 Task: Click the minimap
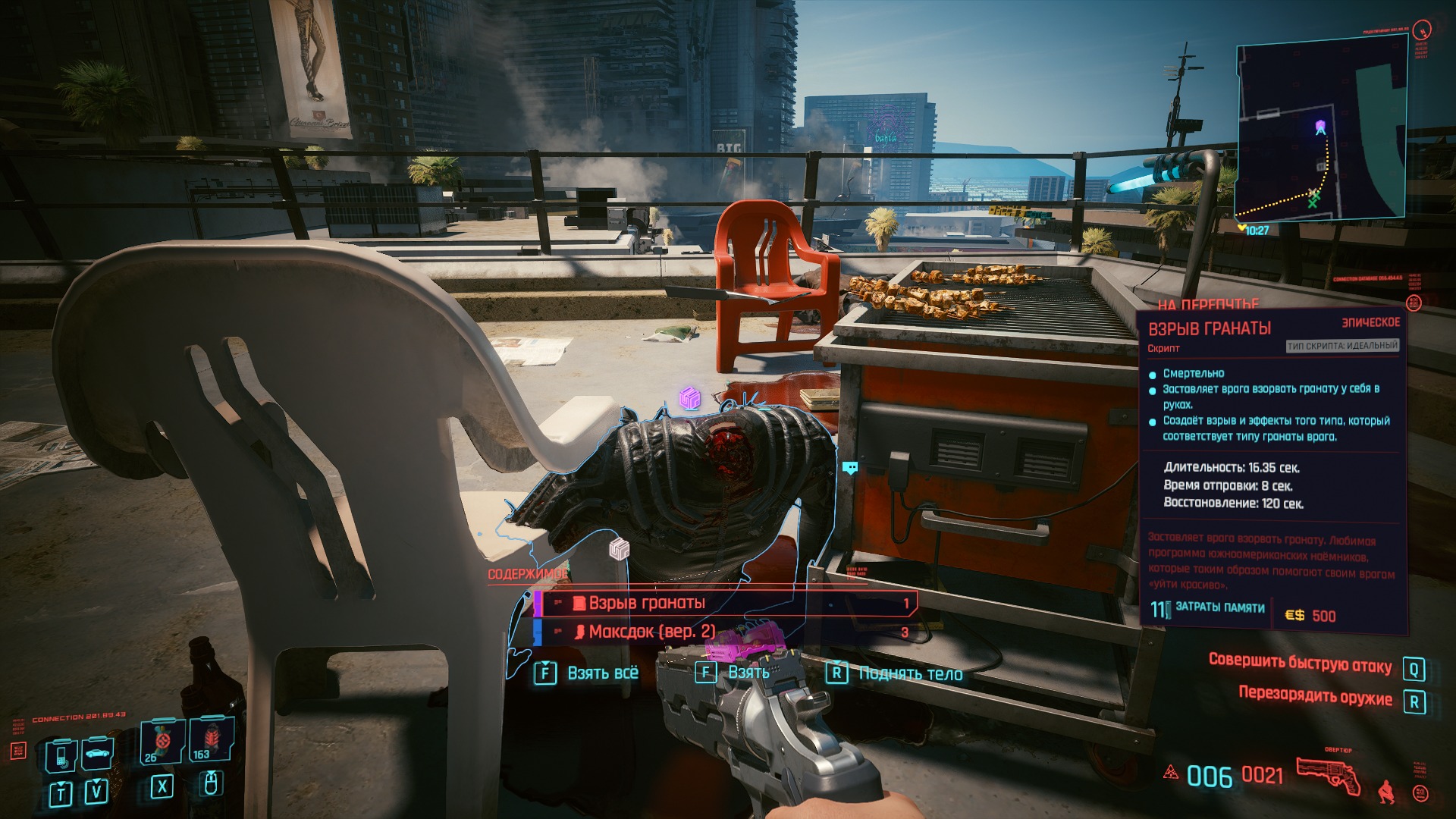(x=1321, y=133)
